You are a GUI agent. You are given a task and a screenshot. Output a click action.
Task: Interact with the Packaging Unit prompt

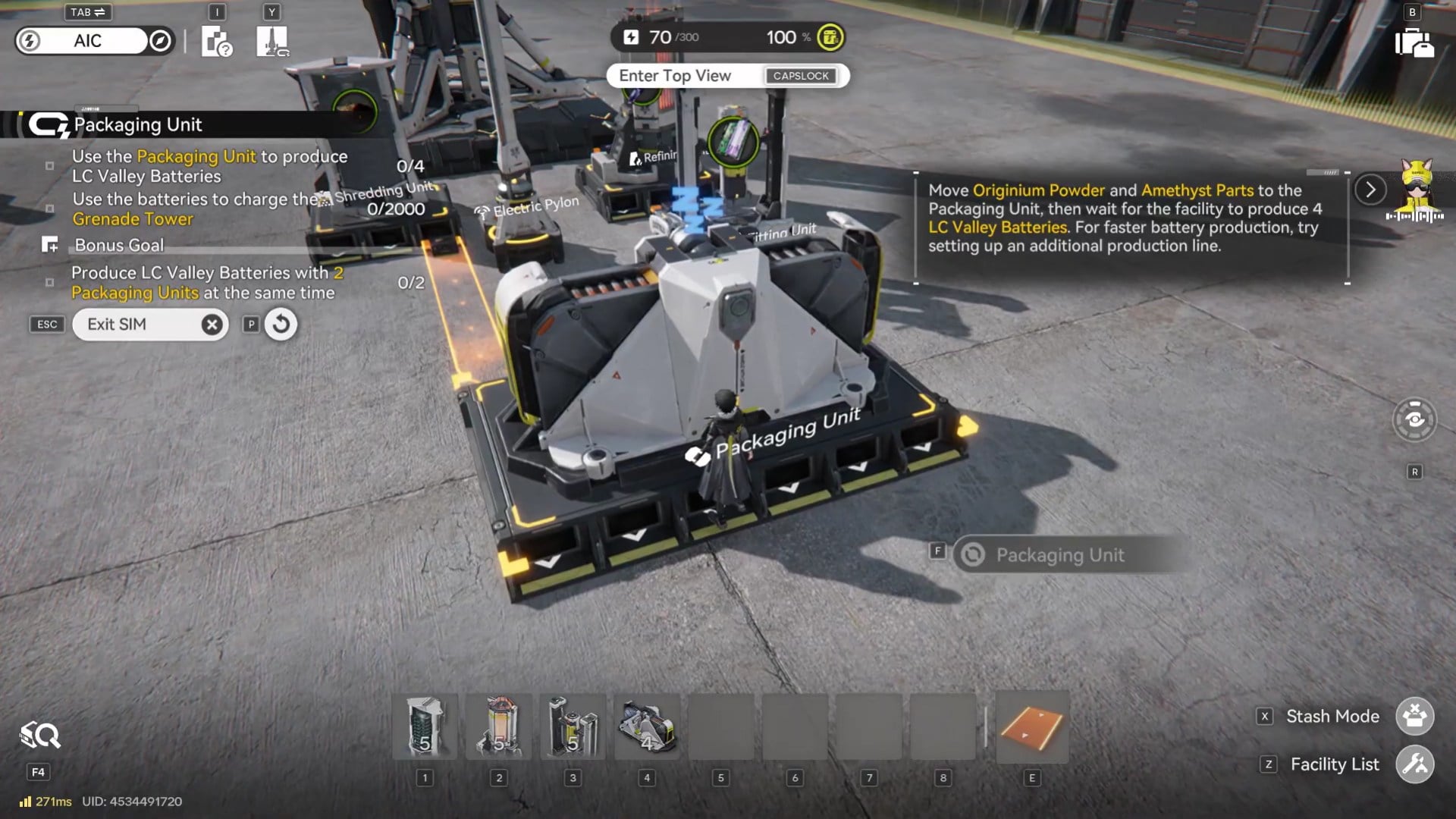click(1059, 555)
